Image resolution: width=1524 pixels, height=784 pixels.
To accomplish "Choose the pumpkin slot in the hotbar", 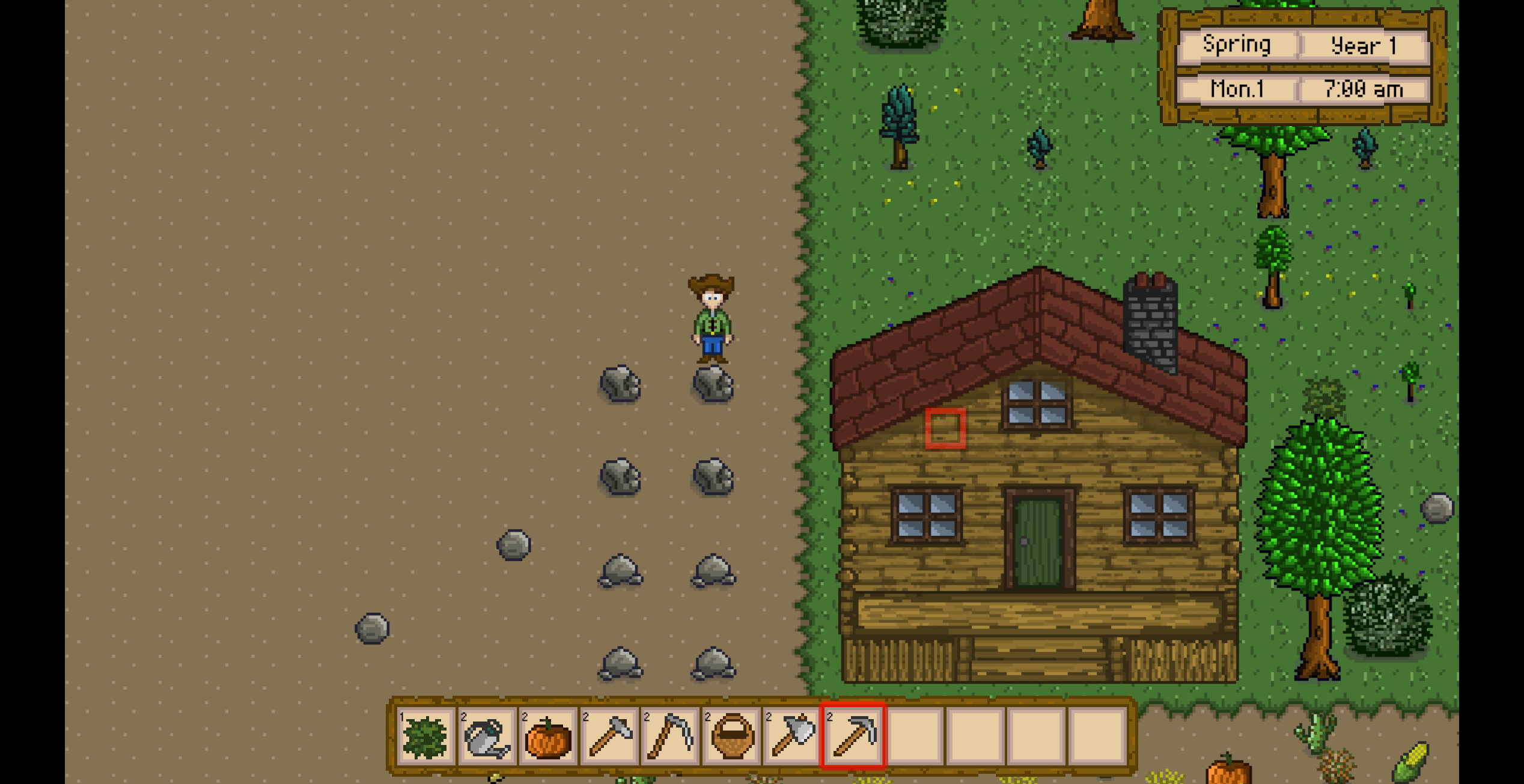I will coord(548,737).
